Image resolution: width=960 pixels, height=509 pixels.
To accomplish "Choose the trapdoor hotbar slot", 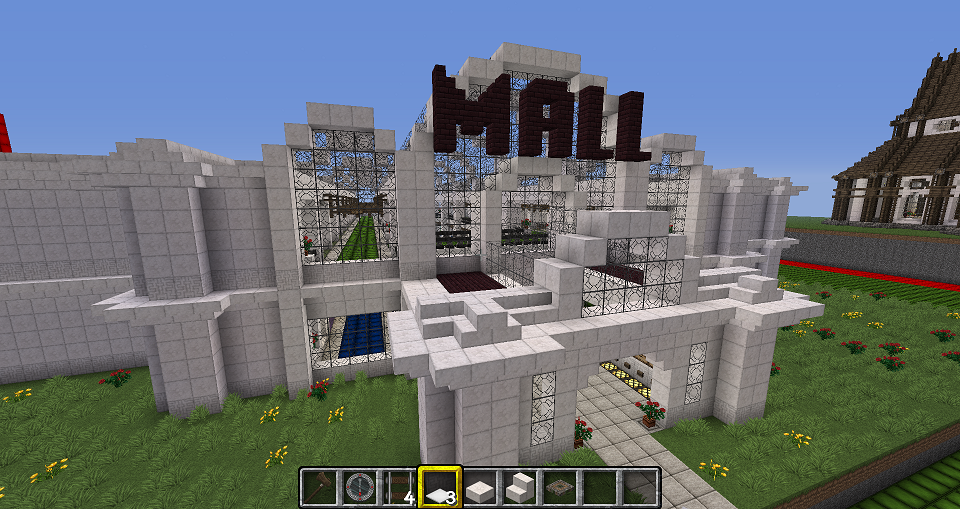I will (559, 488).
